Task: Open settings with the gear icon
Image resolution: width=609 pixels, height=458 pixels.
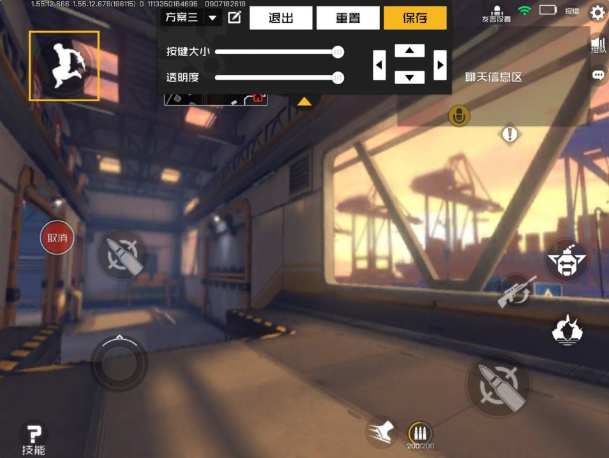Action: click(598, 12)
